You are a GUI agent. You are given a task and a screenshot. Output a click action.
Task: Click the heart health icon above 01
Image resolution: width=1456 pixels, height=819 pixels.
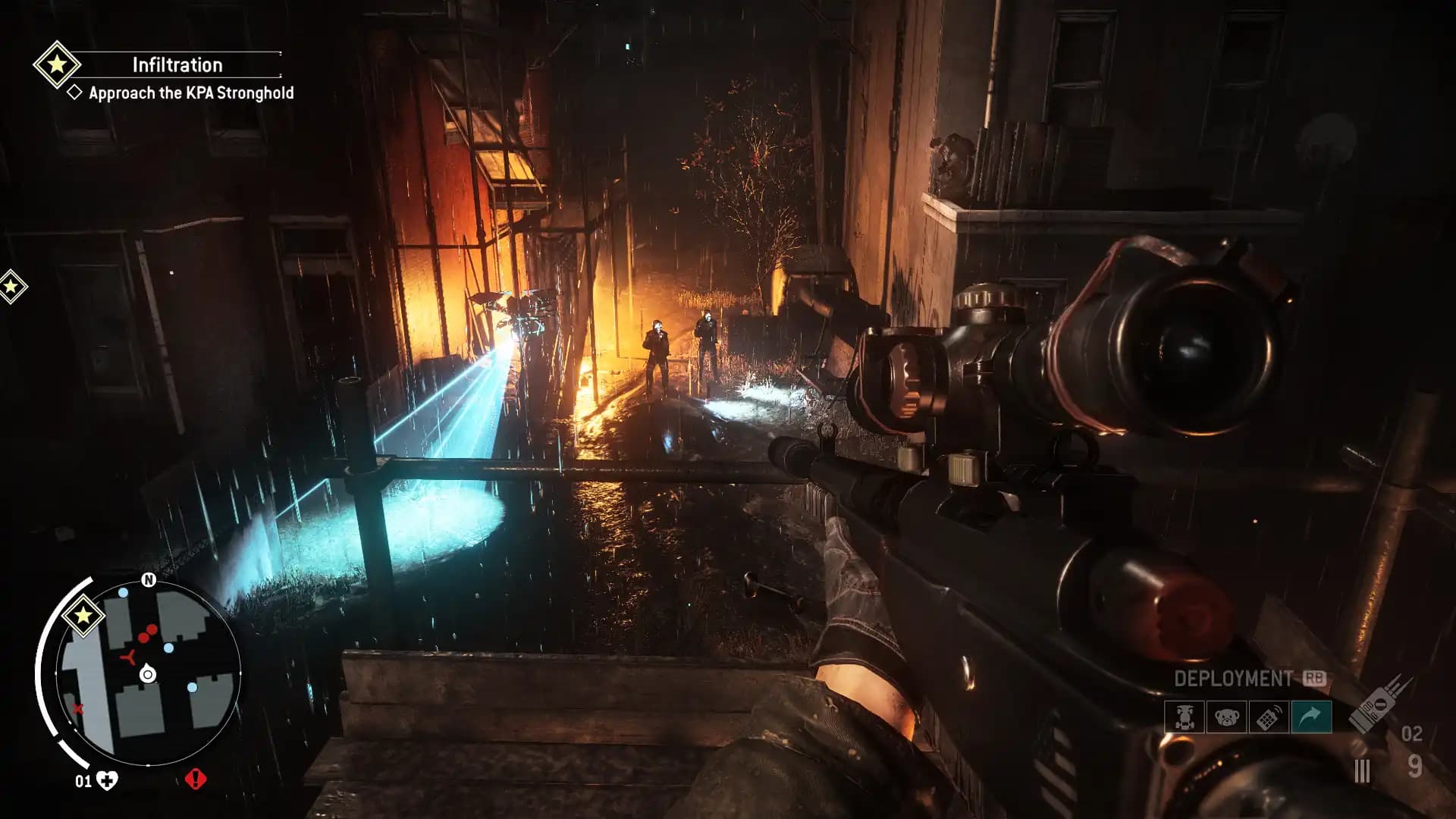107,779
